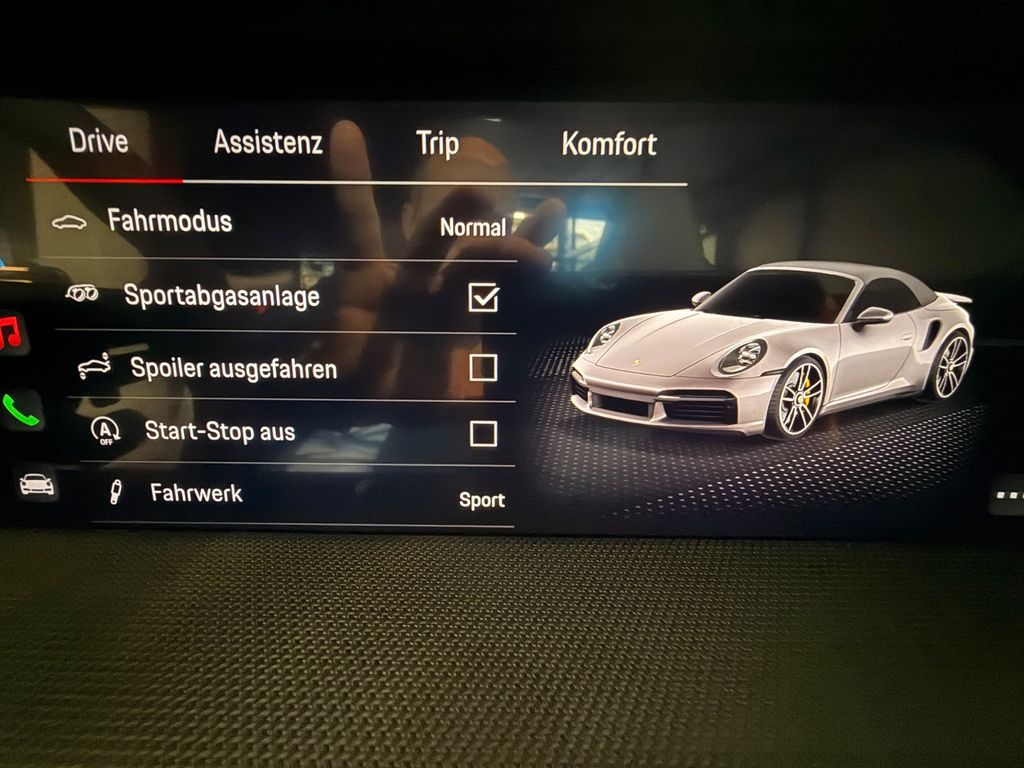
Task: Open the green phone shortcut
Action: [x=22, y=409]
